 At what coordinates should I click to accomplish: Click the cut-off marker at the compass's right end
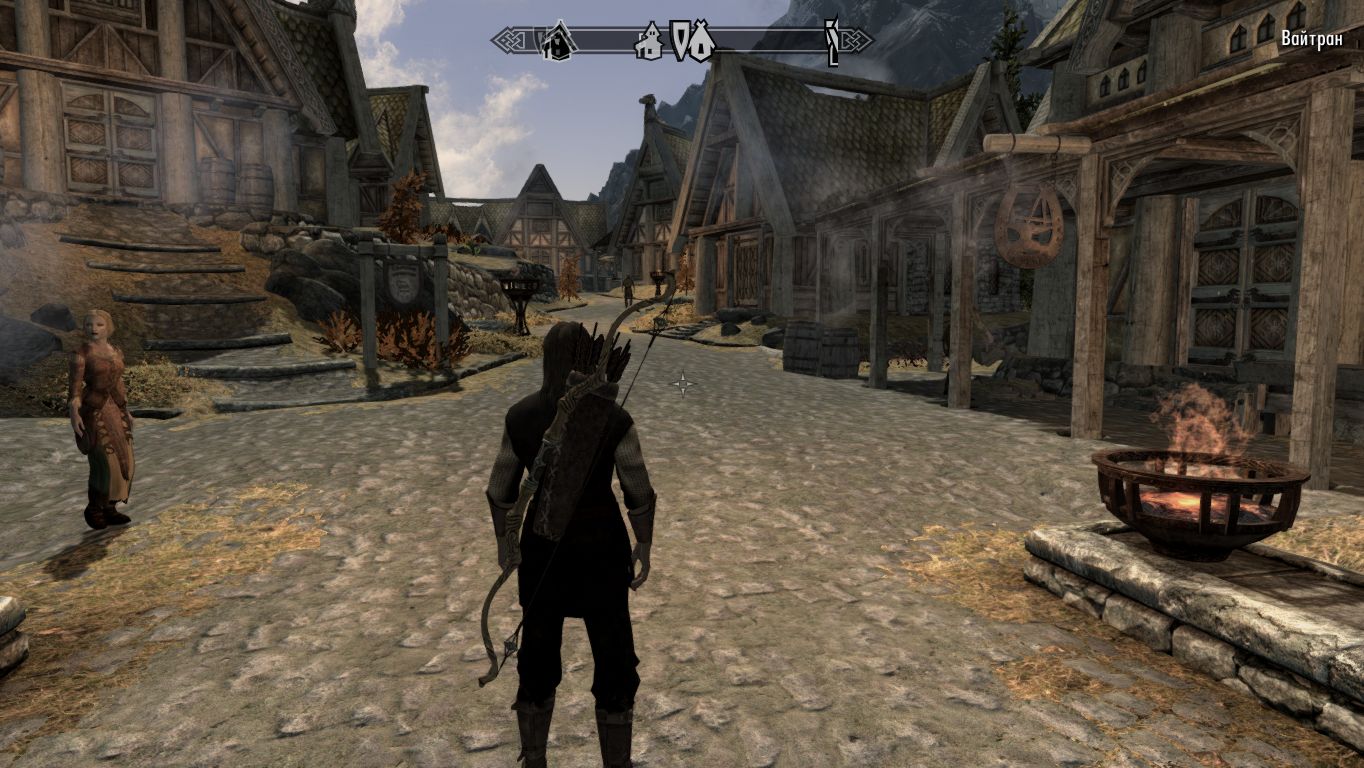pyautogui.click(x=831, y=41)
